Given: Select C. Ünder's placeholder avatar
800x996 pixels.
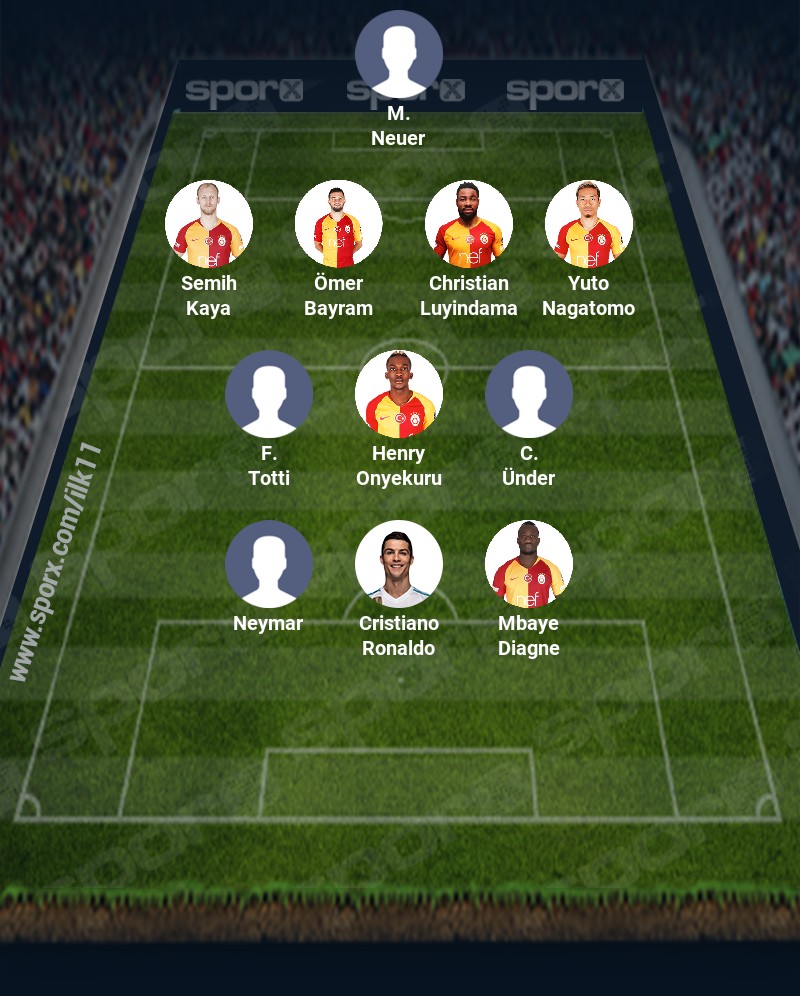Looking at the screenshot, I should coord(529,394).
